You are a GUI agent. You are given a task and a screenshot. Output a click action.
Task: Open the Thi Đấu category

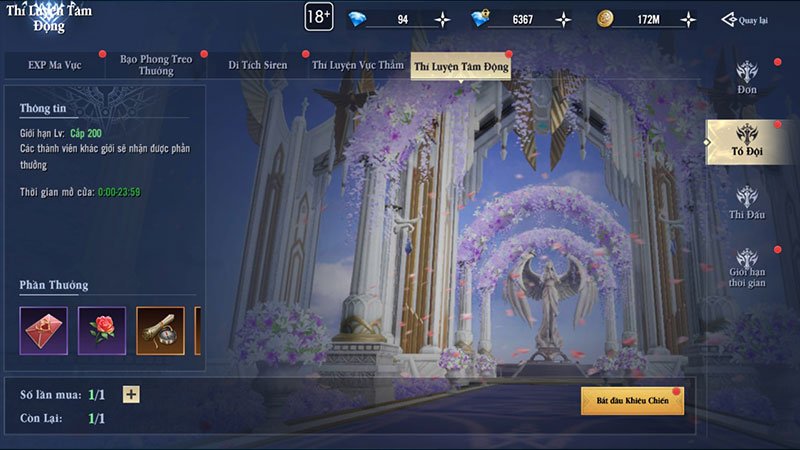747,203
